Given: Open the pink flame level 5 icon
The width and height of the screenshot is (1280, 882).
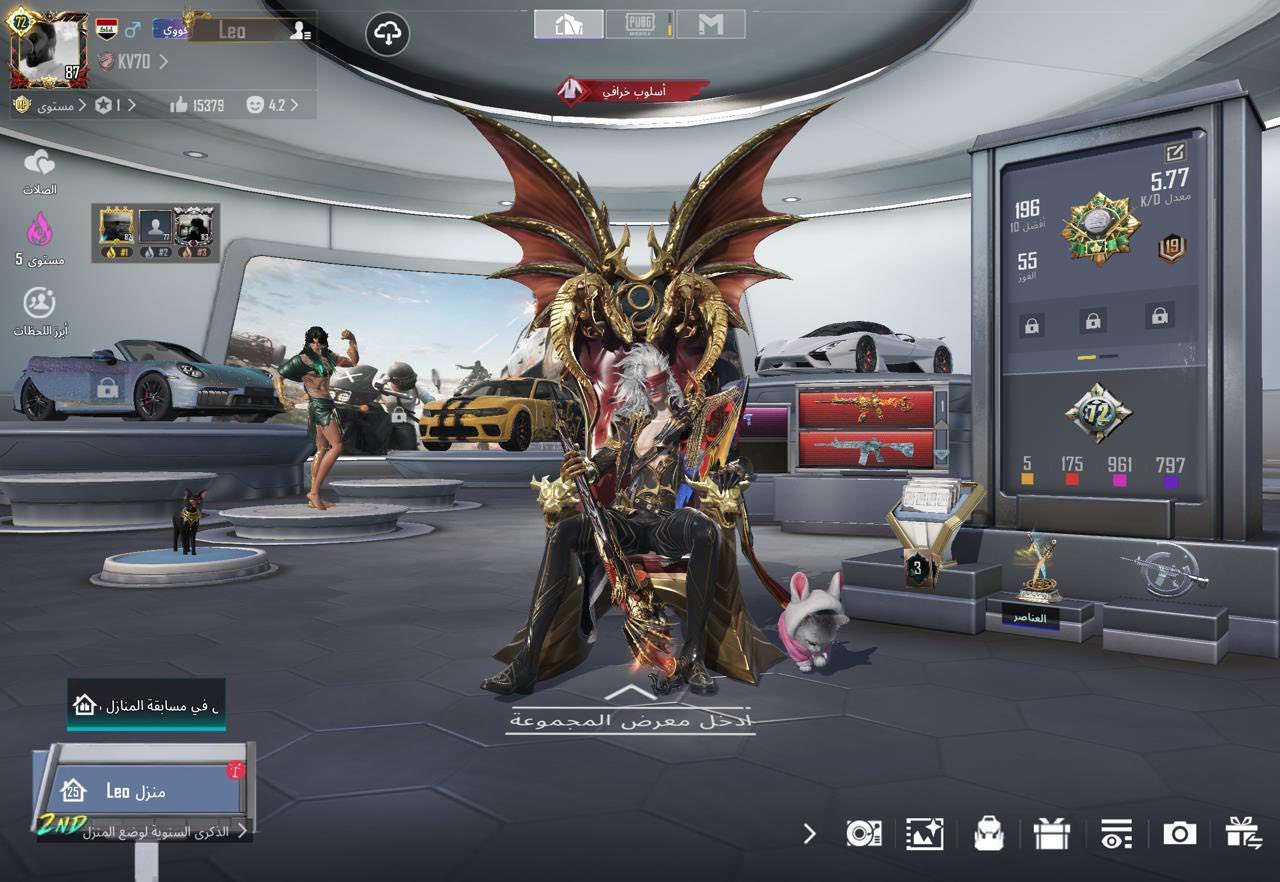Looking at the screenshot, I should [39, 233].
